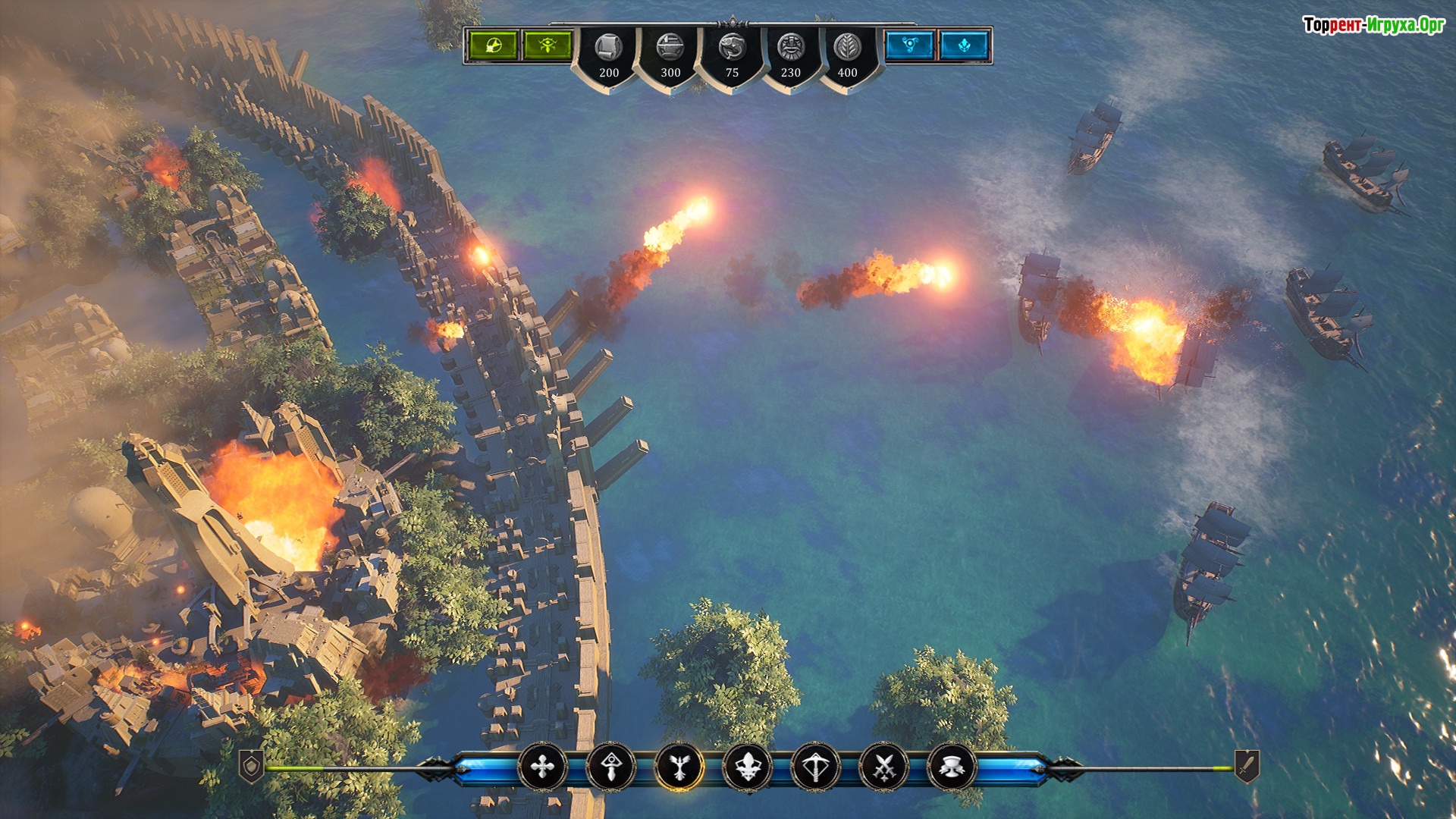This screenshot has height=819, width=1456.
Task: Toggle the green eye button
Action: (x=547, y=45)
